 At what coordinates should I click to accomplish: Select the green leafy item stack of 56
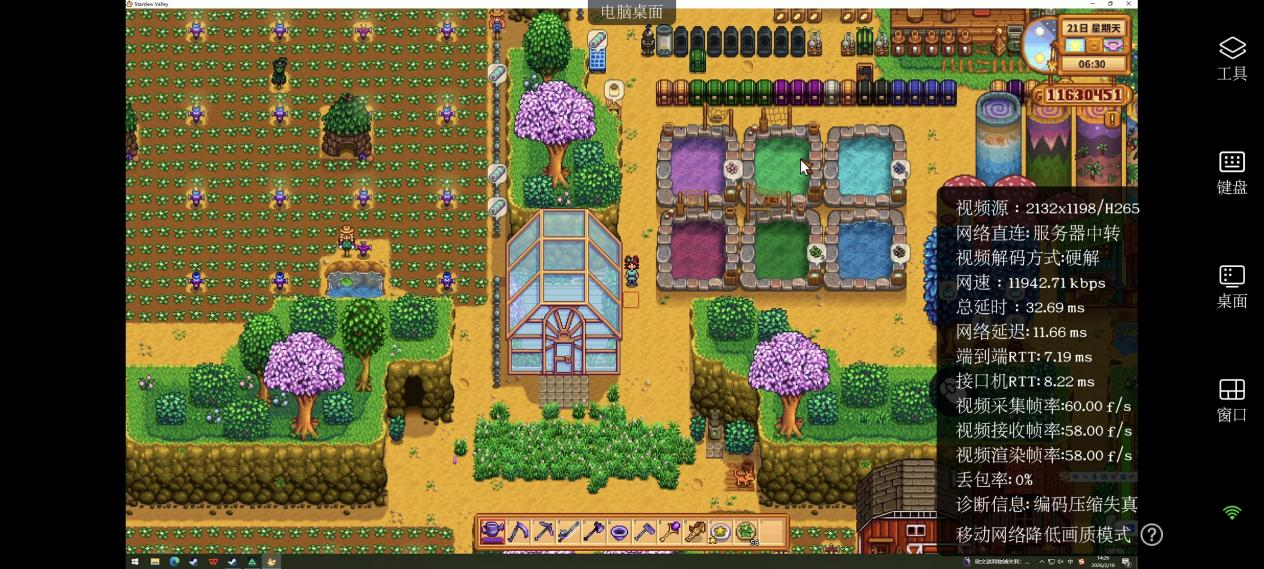click(746, 532)
